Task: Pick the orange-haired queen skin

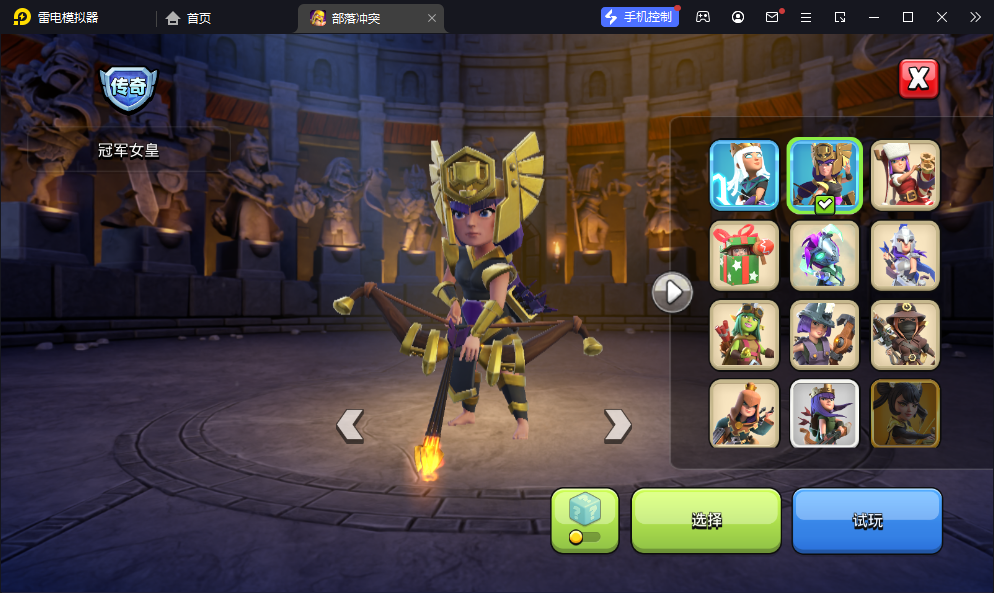Action: tap(744, 413)
